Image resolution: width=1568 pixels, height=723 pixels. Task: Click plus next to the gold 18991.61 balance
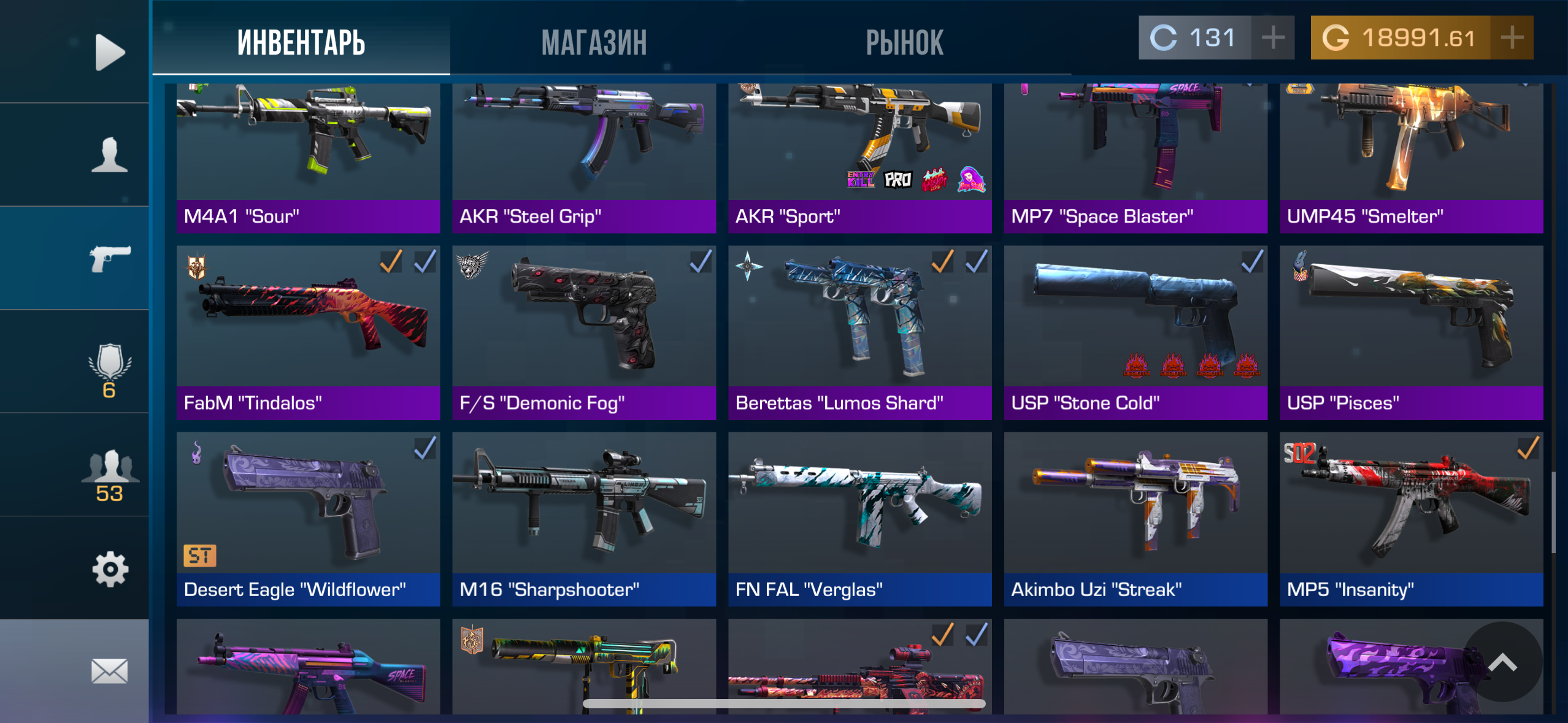click(x=1512, y=38)
